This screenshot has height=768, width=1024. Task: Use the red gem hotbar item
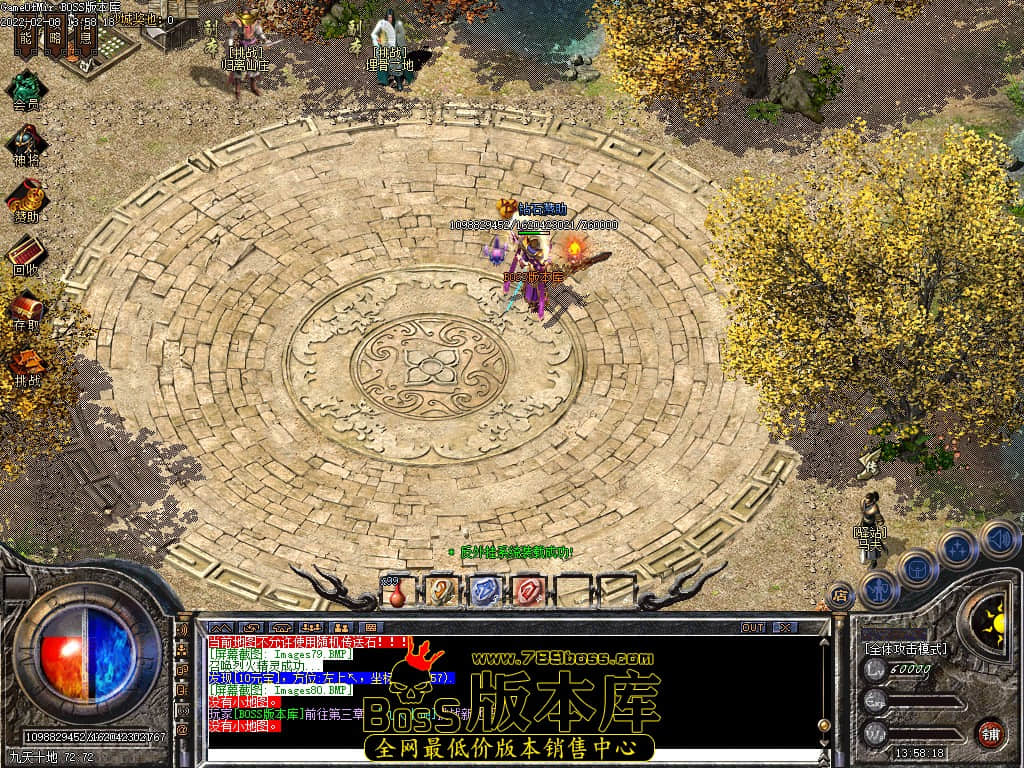[x=527, y=591]
